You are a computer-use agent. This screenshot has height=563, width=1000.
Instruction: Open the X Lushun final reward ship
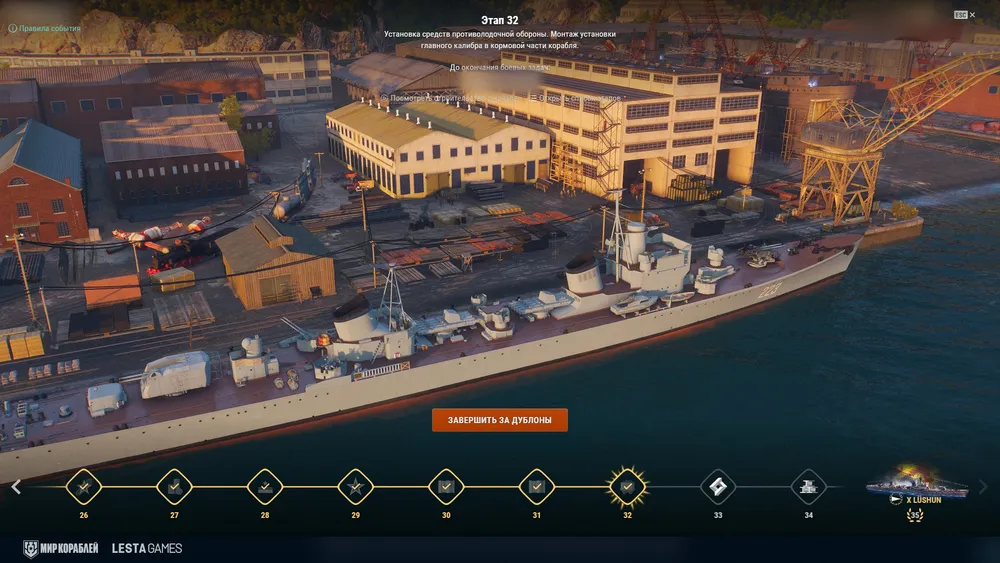tap(916, 488)
